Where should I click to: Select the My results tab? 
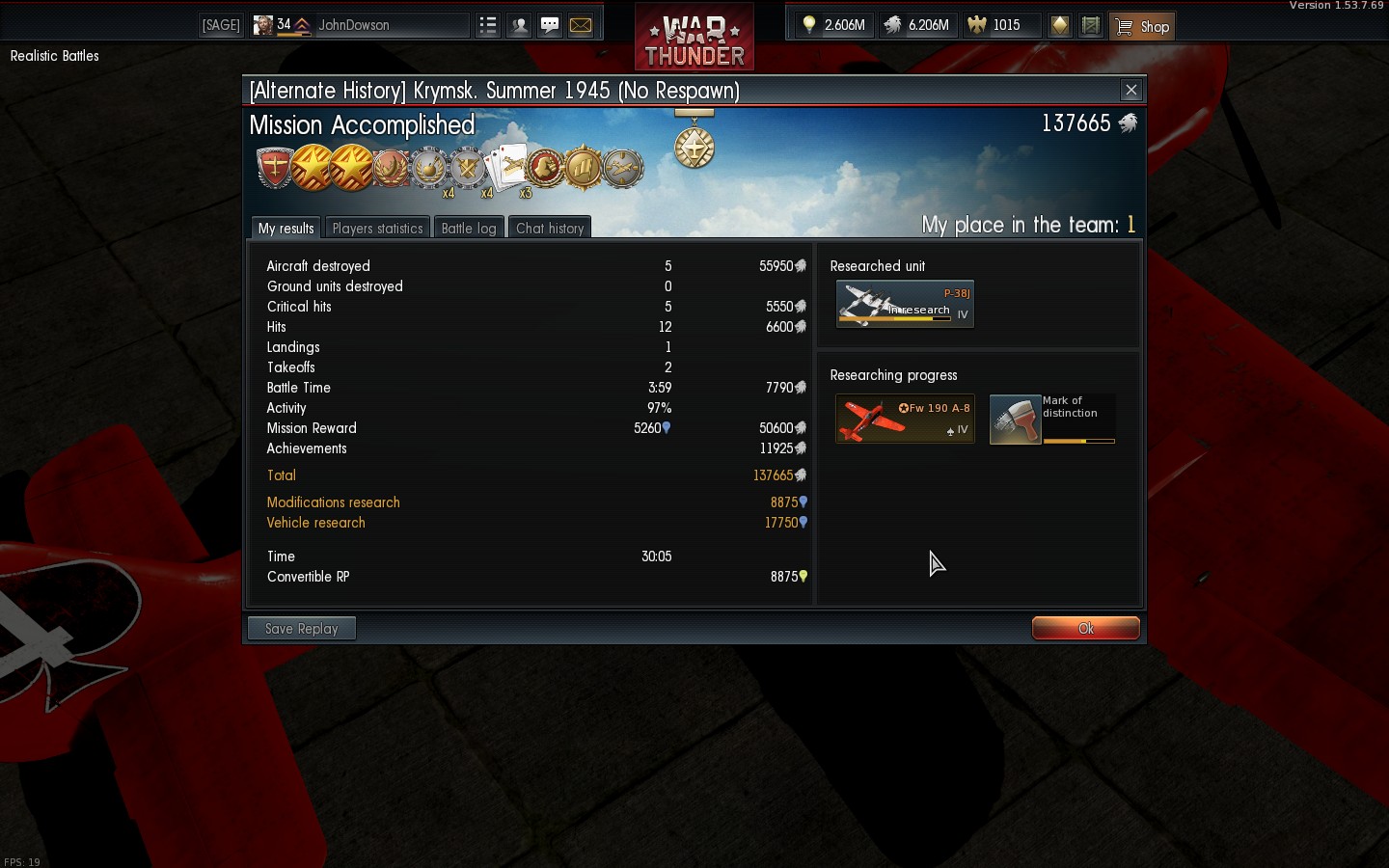pyautogui.click(x=286, y=229)
